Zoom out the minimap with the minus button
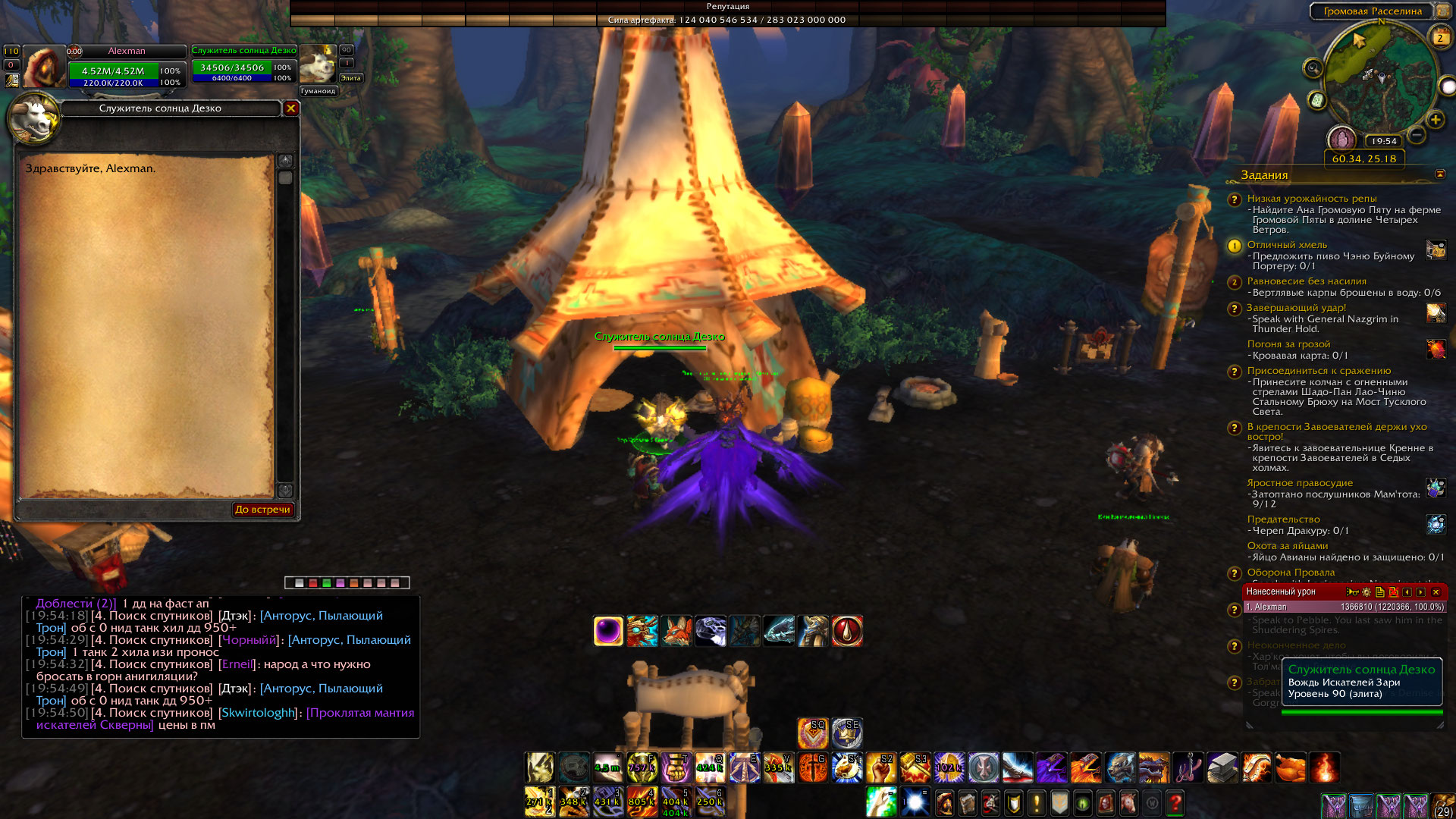The width and height of the screenshot is (1456, 819). click(1416, 136)
